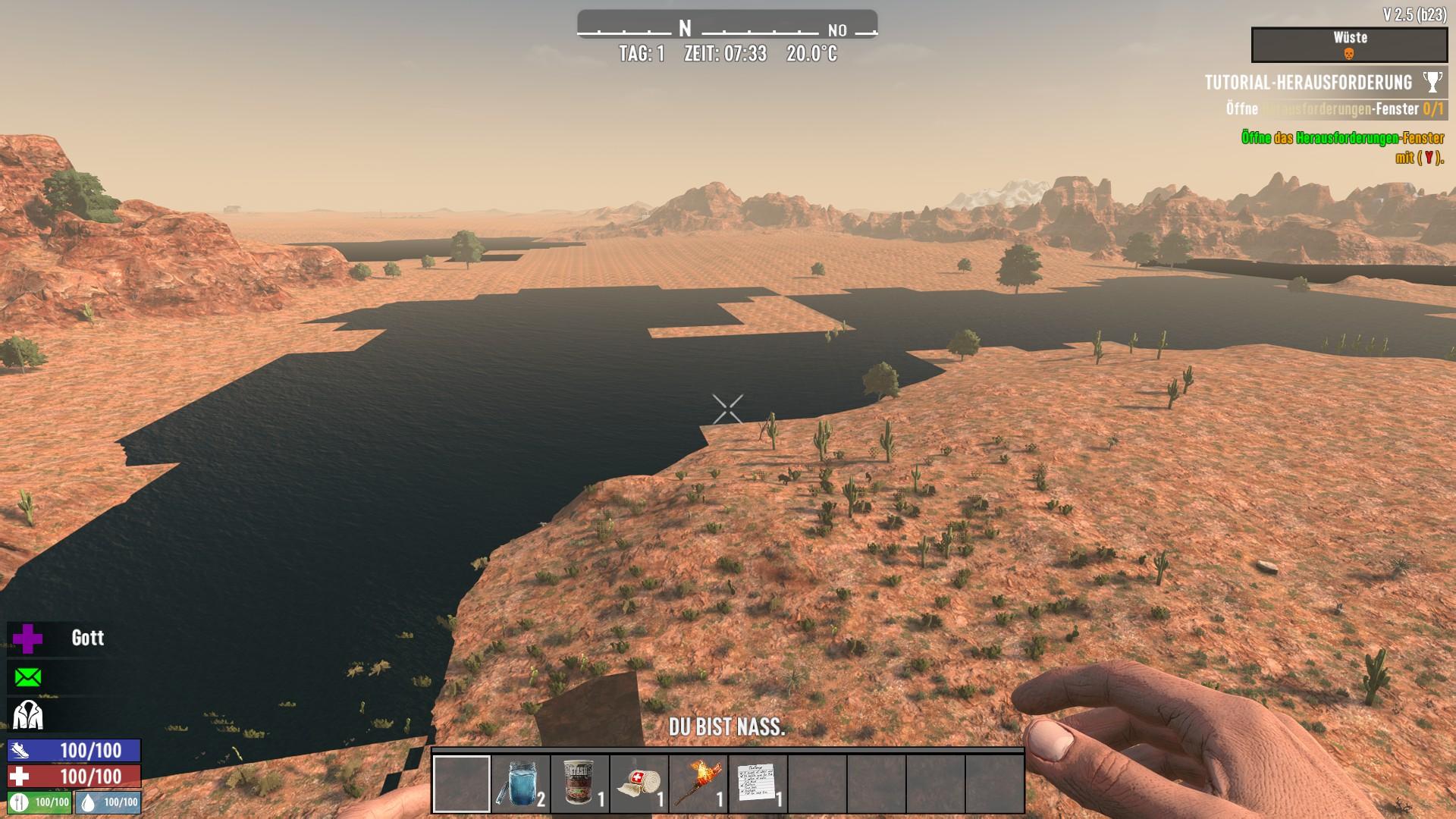Click the compass bar showing N

point(726,29)
